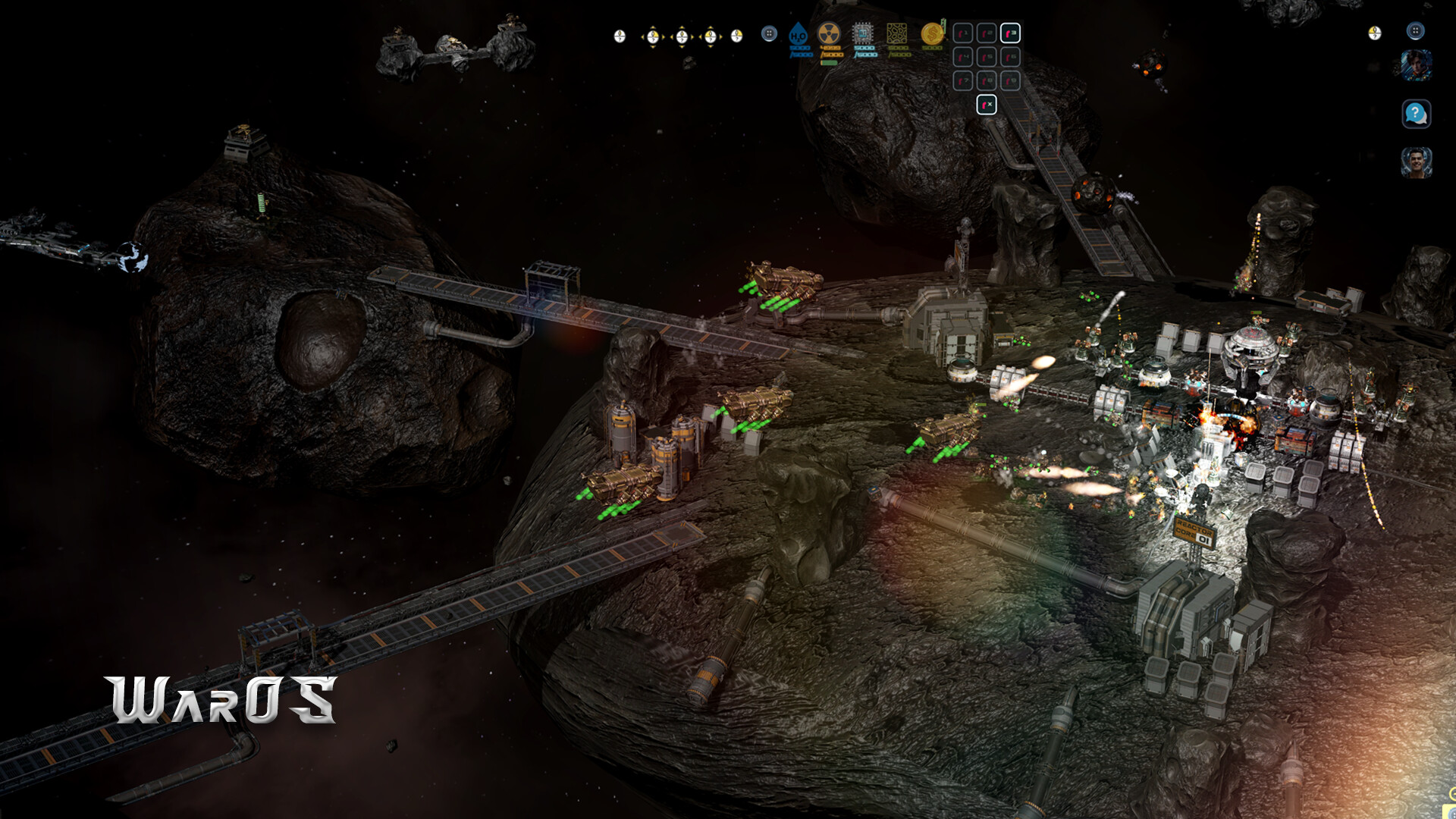Select control group slot 9
1456x819 pixels.
pos(1010,80)
